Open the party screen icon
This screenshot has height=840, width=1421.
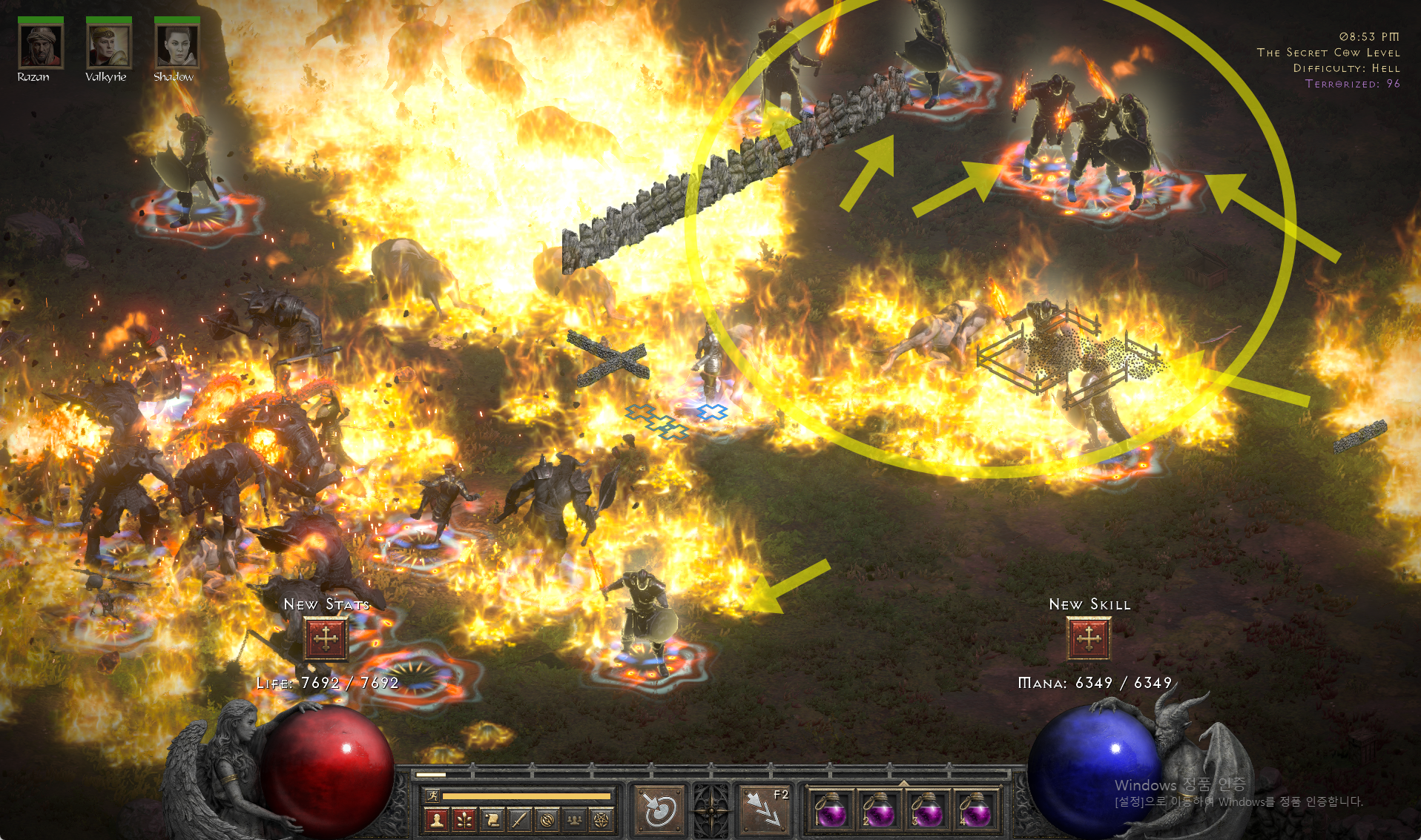pos(574,819)
